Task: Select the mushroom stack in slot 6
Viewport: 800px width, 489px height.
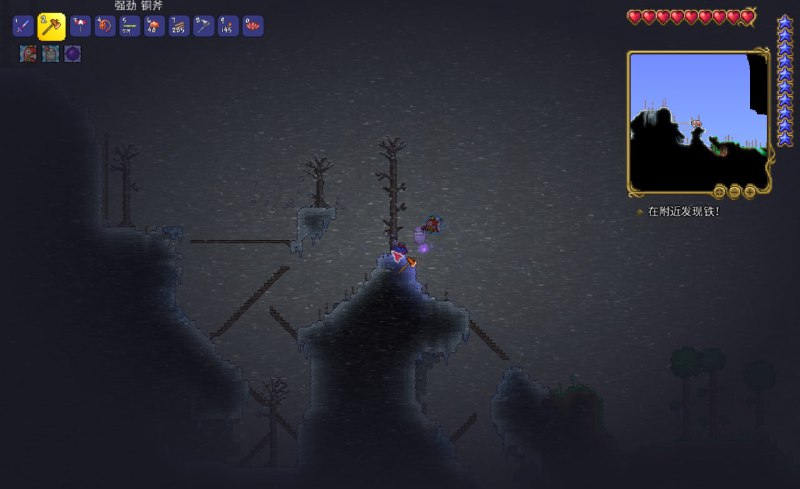Action: 155,26
